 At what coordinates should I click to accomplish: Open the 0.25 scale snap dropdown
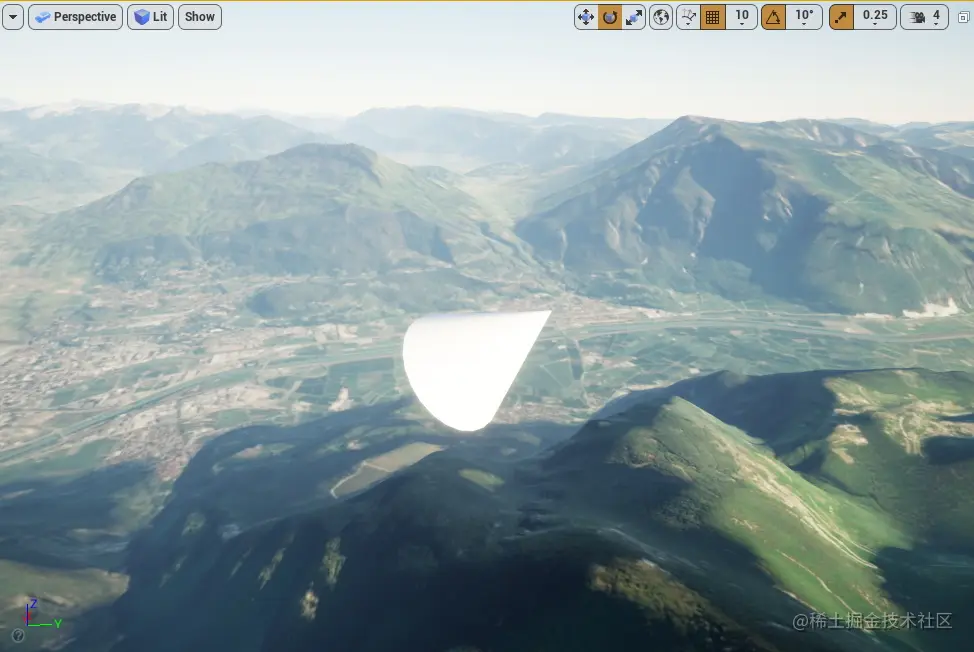point(875,17)
